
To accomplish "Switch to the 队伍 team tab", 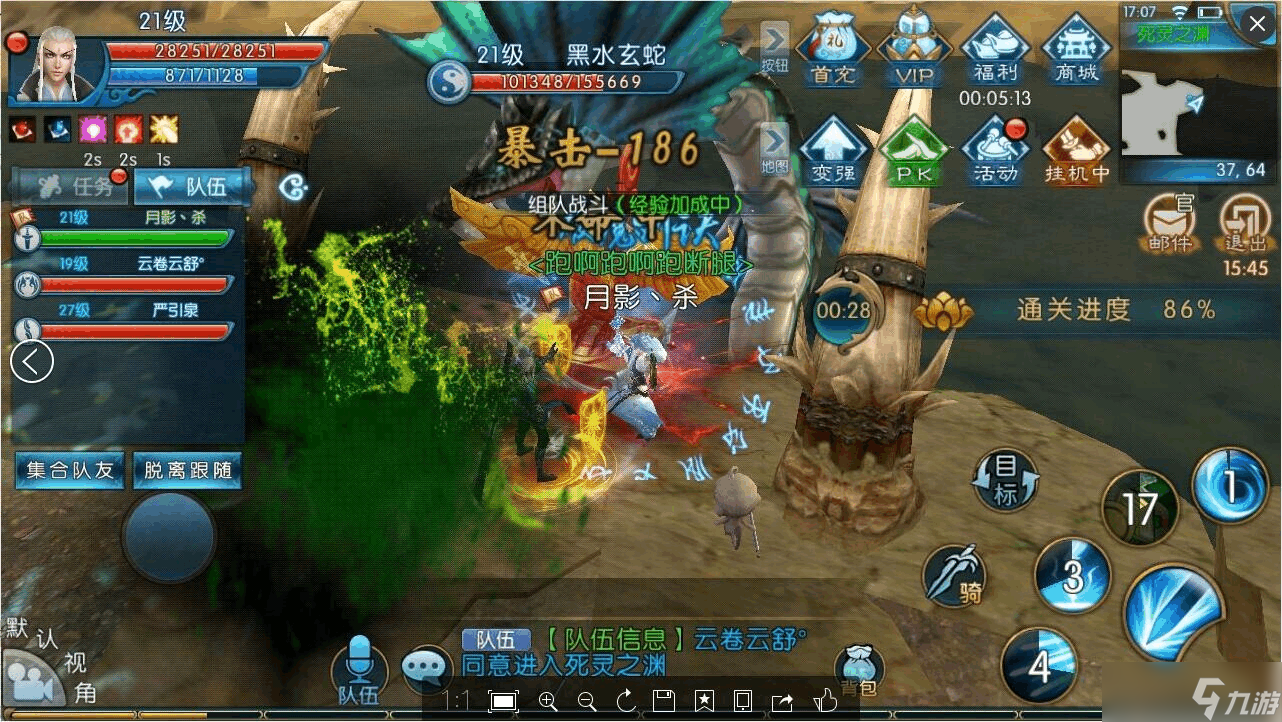I will tap(192, 186).
